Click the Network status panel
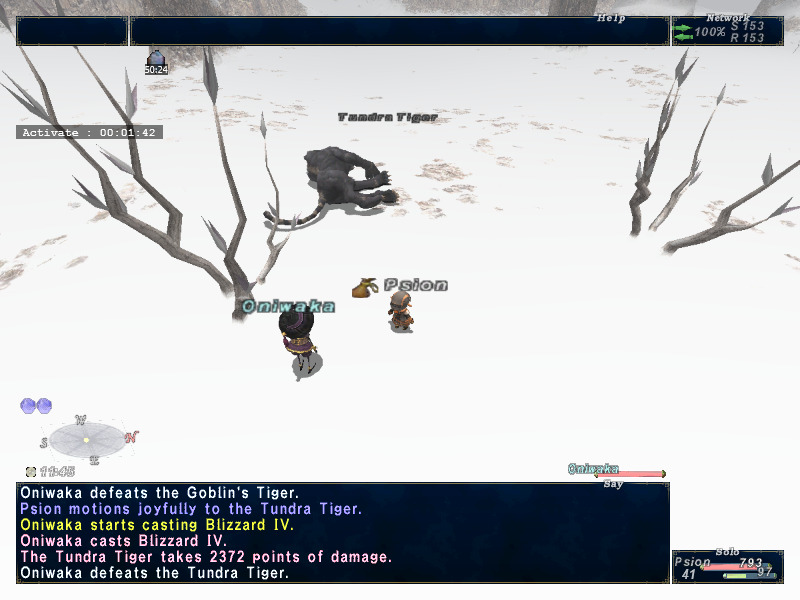 point(727,31)
